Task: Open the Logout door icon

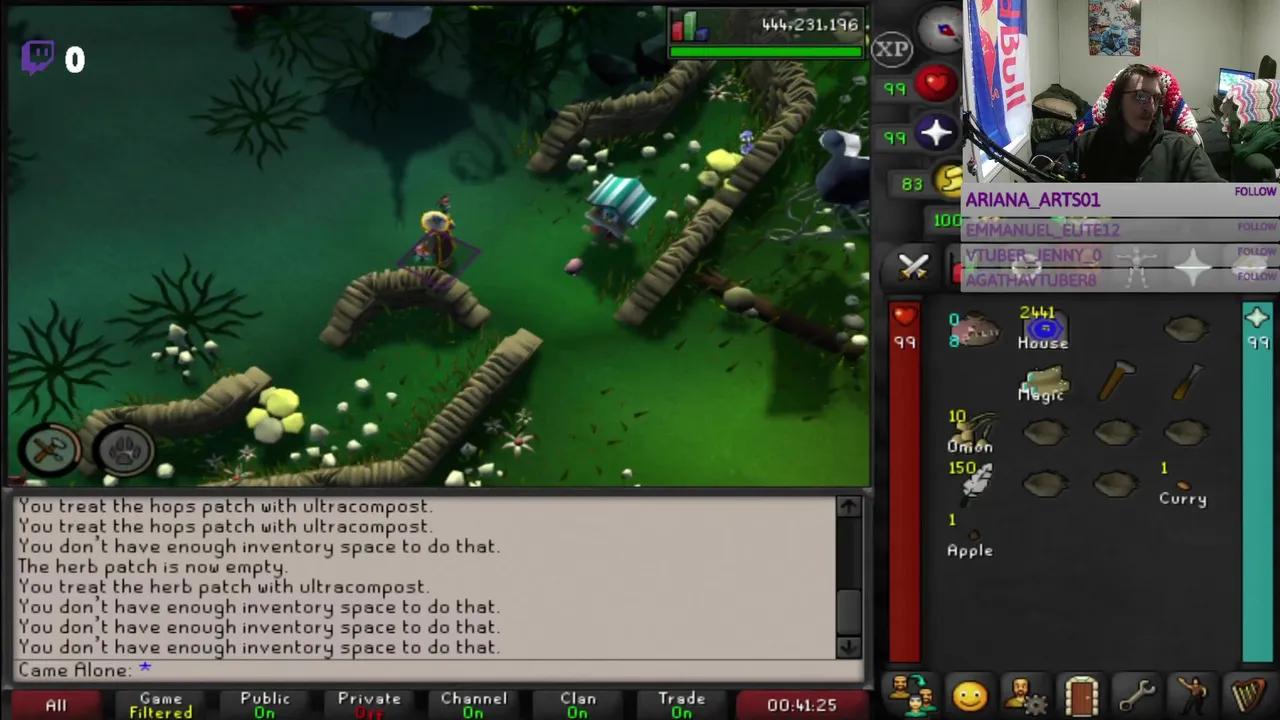Action: (x=1083, y=693)
